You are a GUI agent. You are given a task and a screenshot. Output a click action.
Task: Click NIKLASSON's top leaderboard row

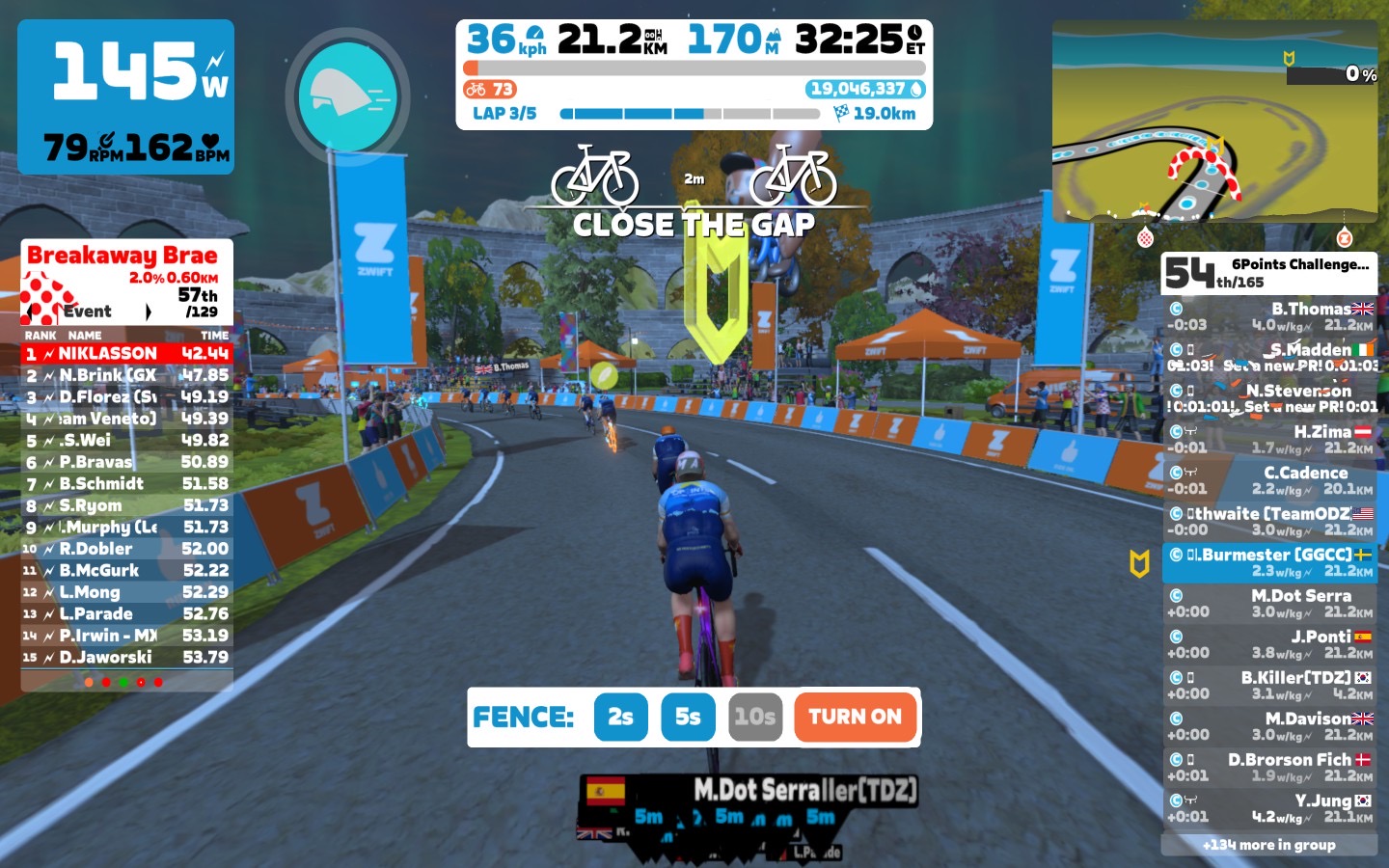[126, 354]
